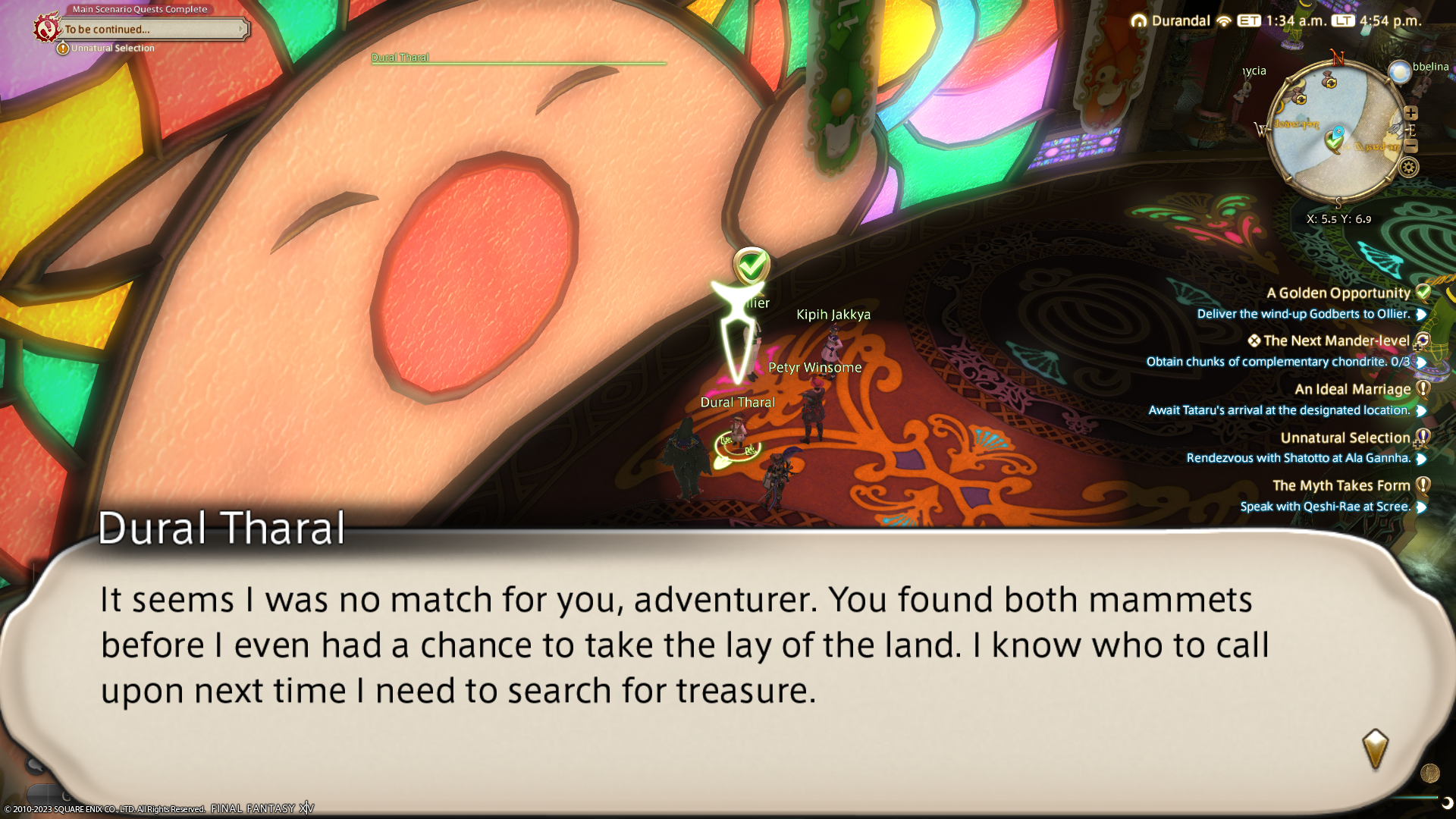Click the Dural Tharal target bar

tap(518, 59)
